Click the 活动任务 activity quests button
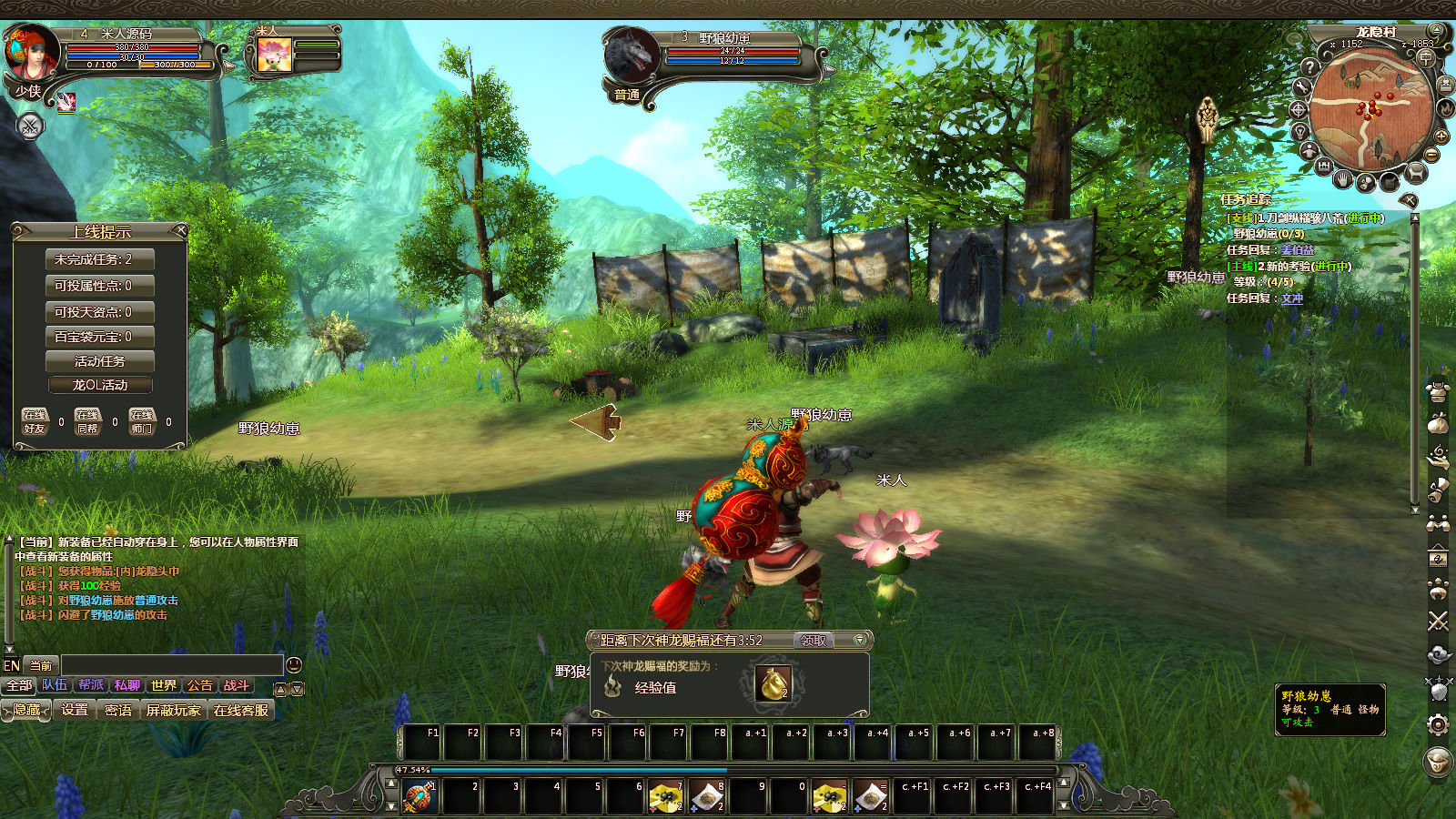The image size is (1456, 819). pos(99,361)
